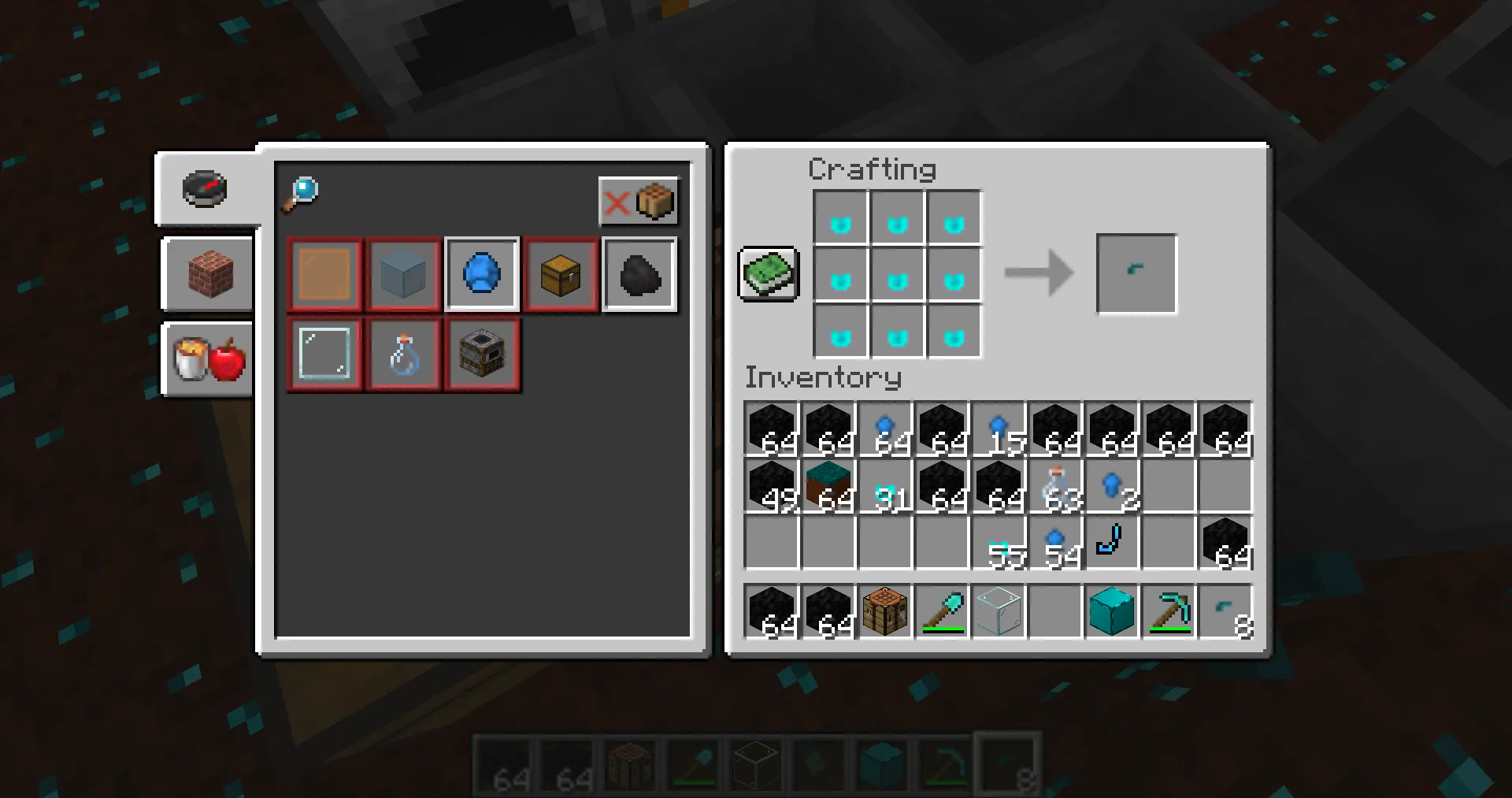The width and height of the screenshot is (1512, 798).
Task: Pick up the diamond block from the hotbar
Action: 1111,612
